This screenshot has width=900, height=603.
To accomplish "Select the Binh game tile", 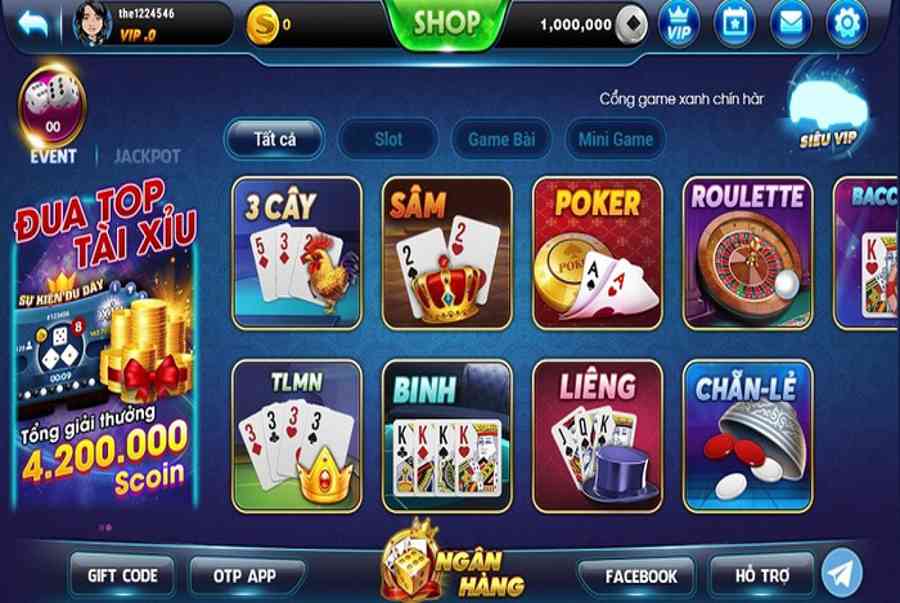I will tap(447, 435).
